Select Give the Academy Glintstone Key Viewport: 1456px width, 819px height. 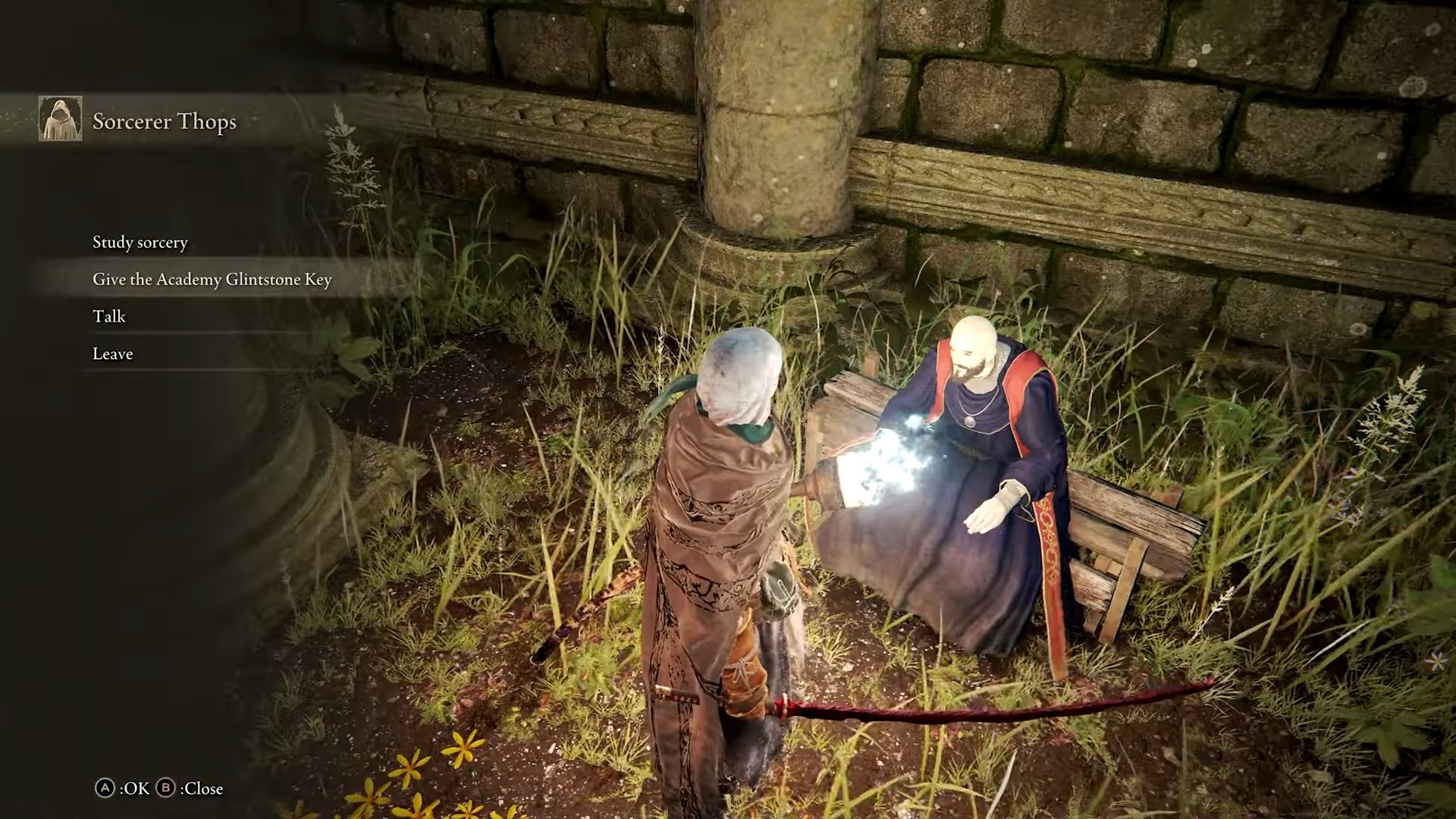(x=212, y=280)
